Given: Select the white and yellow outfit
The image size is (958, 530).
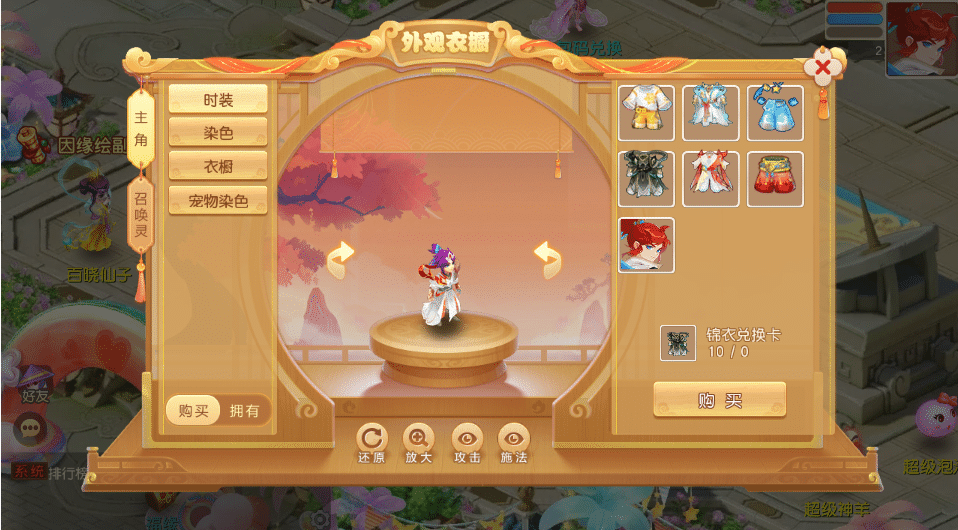Looking at the screenshot, I should [x=647, y=113].
